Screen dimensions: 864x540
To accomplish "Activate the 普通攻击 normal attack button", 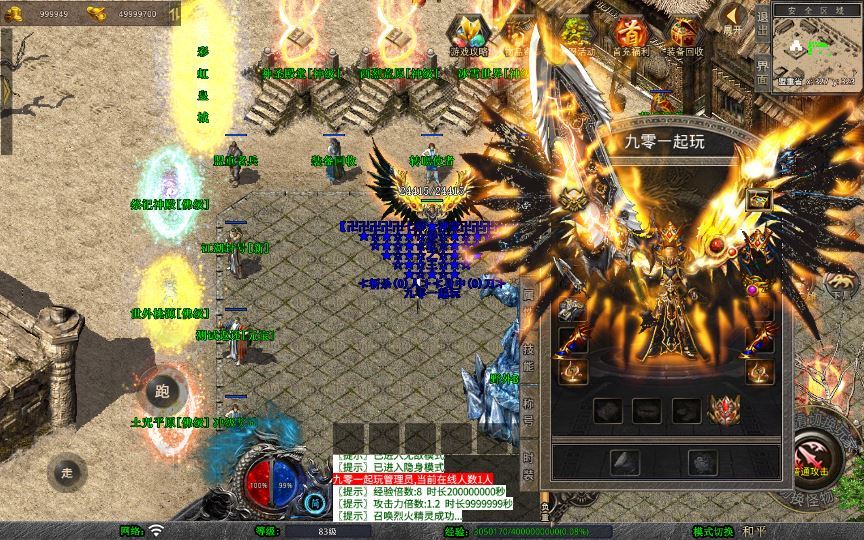I will point(816,457).
